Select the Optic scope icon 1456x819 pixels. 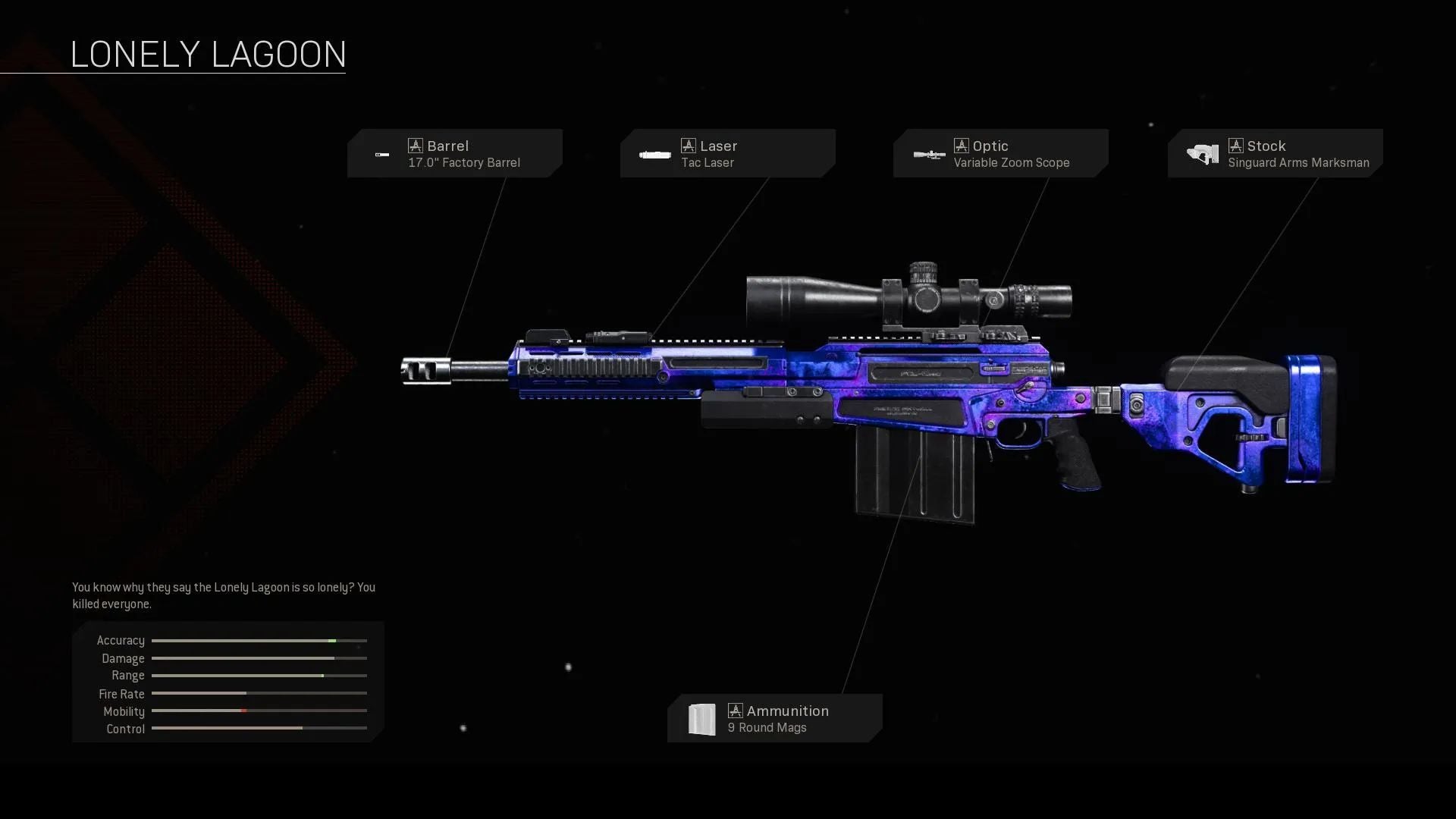click(929, 155)
